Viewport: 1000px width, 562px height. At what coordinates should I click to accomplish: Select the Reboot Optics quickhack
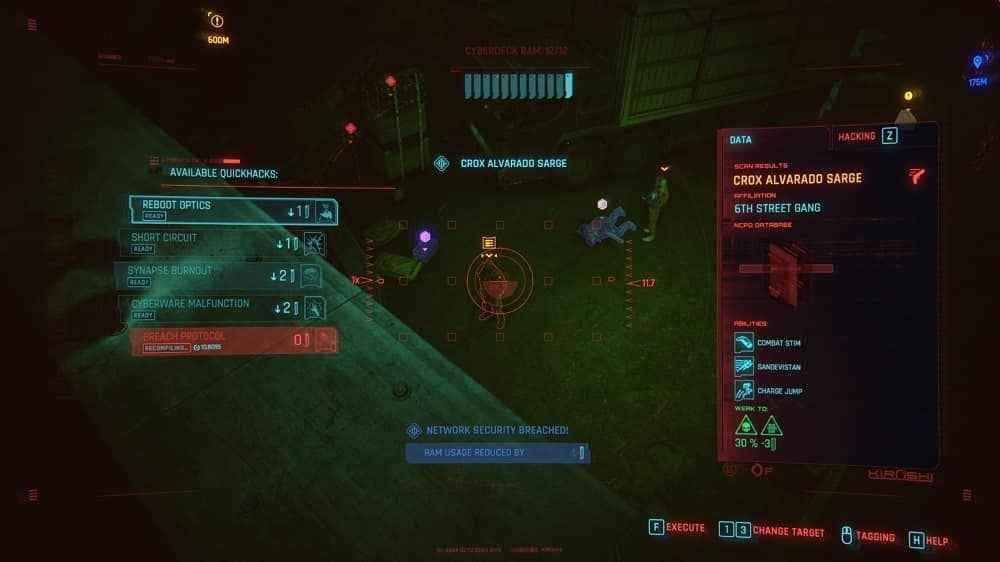tap(233, 210)
